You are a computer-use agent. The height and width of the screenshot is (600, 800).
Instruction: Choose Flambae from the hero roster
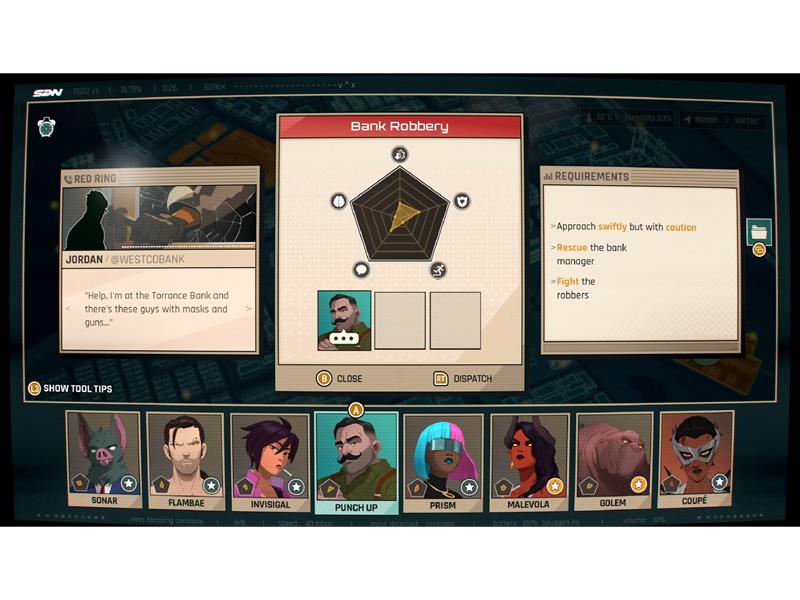(x=185, y=460)
